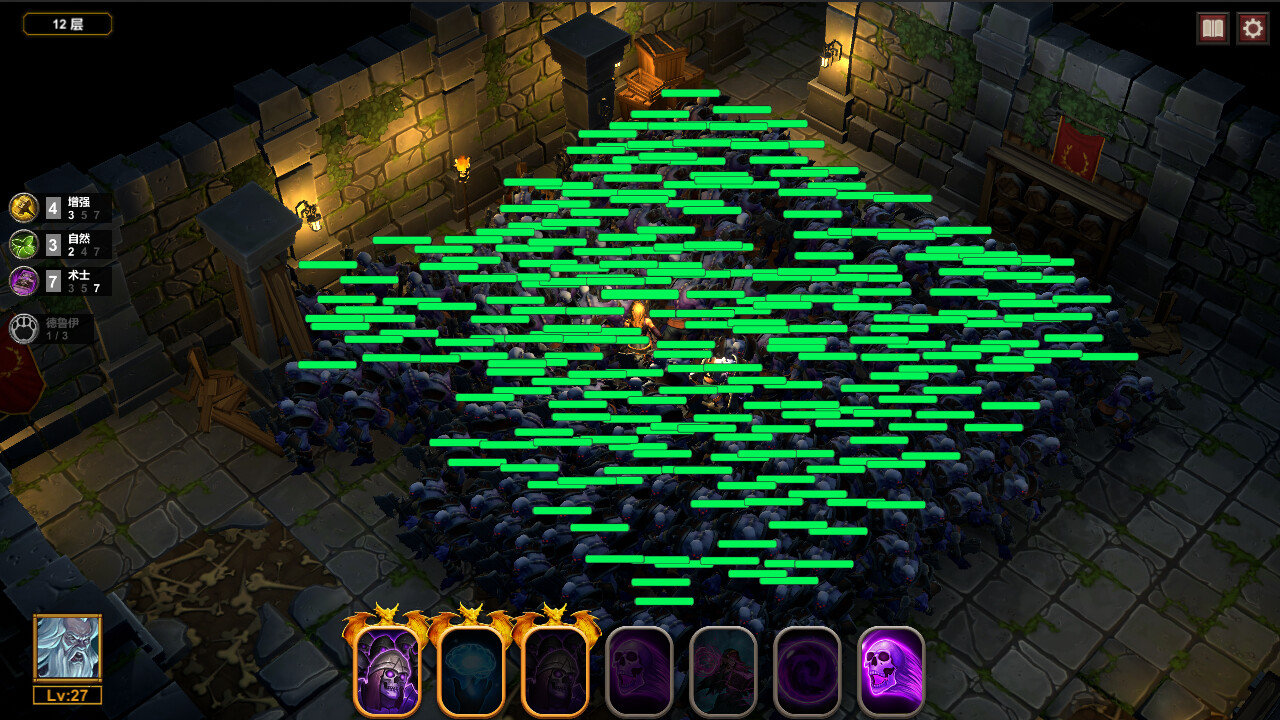Select the green 自然 leaf synergy icon
Image resolution: width=1280 pixels, height=720 pixels.
pos(22,243)
